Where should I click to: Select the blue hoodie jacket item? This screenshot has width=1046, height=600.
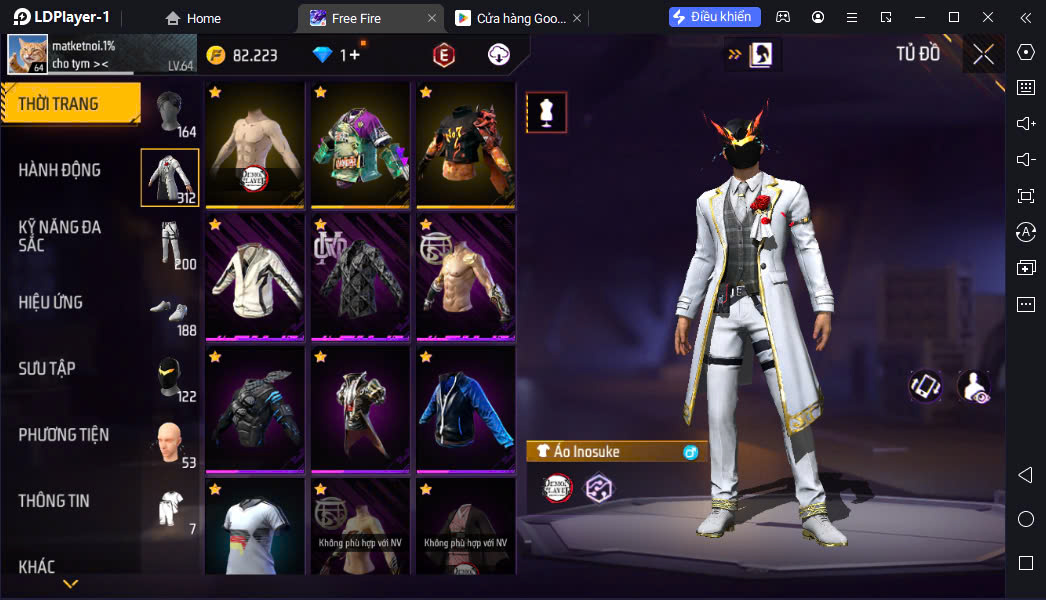(465, 408)
